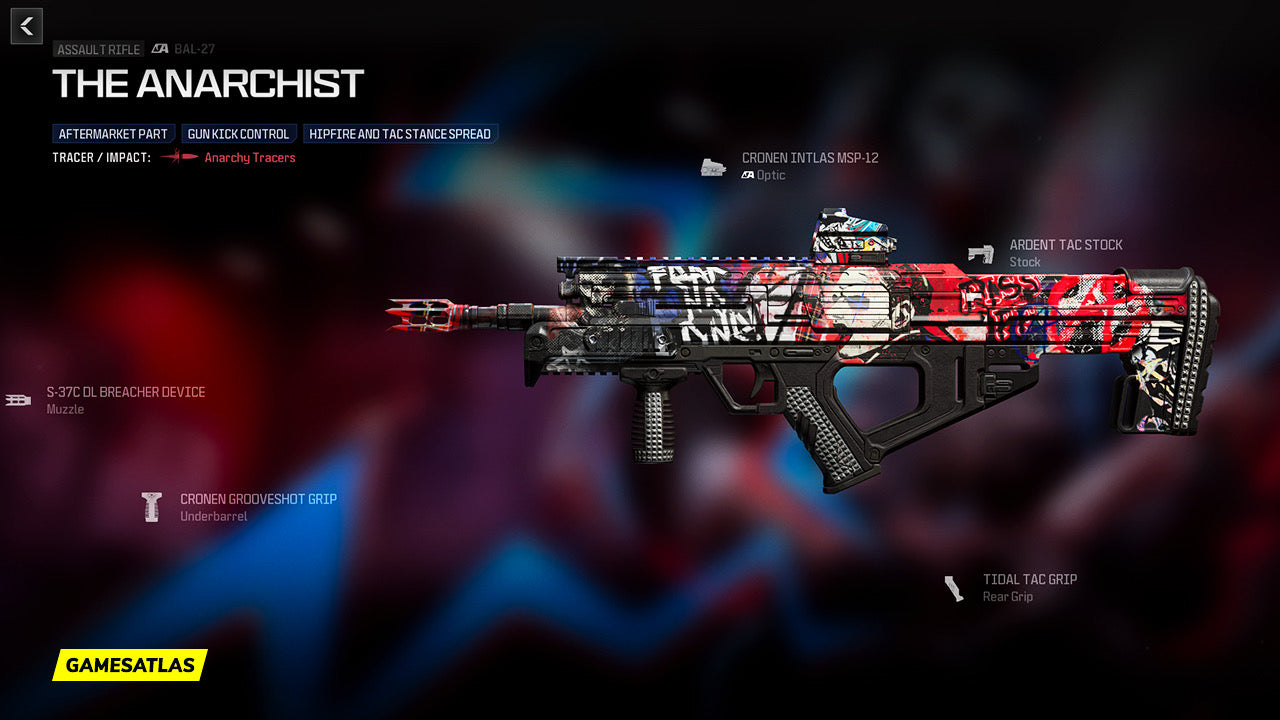Go back using the top-left arrow

click(x=27, y=26)
